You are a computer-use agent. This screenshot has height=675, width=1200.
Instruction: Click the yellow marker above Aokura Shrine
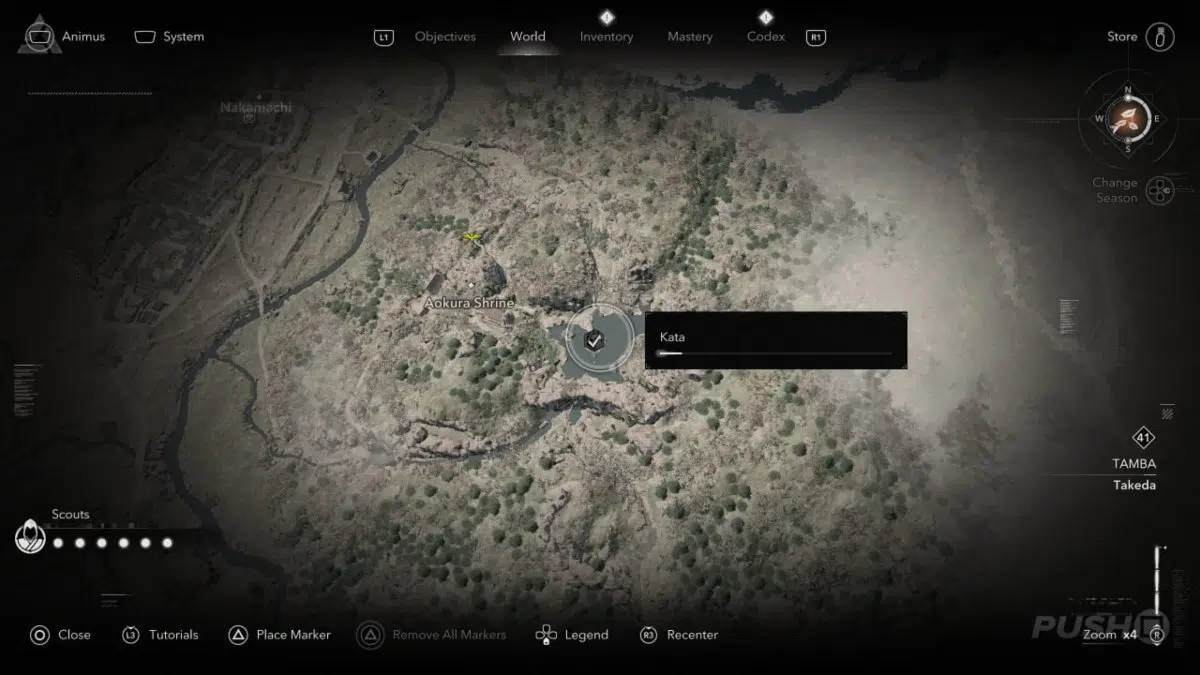[x=472, y=236]
